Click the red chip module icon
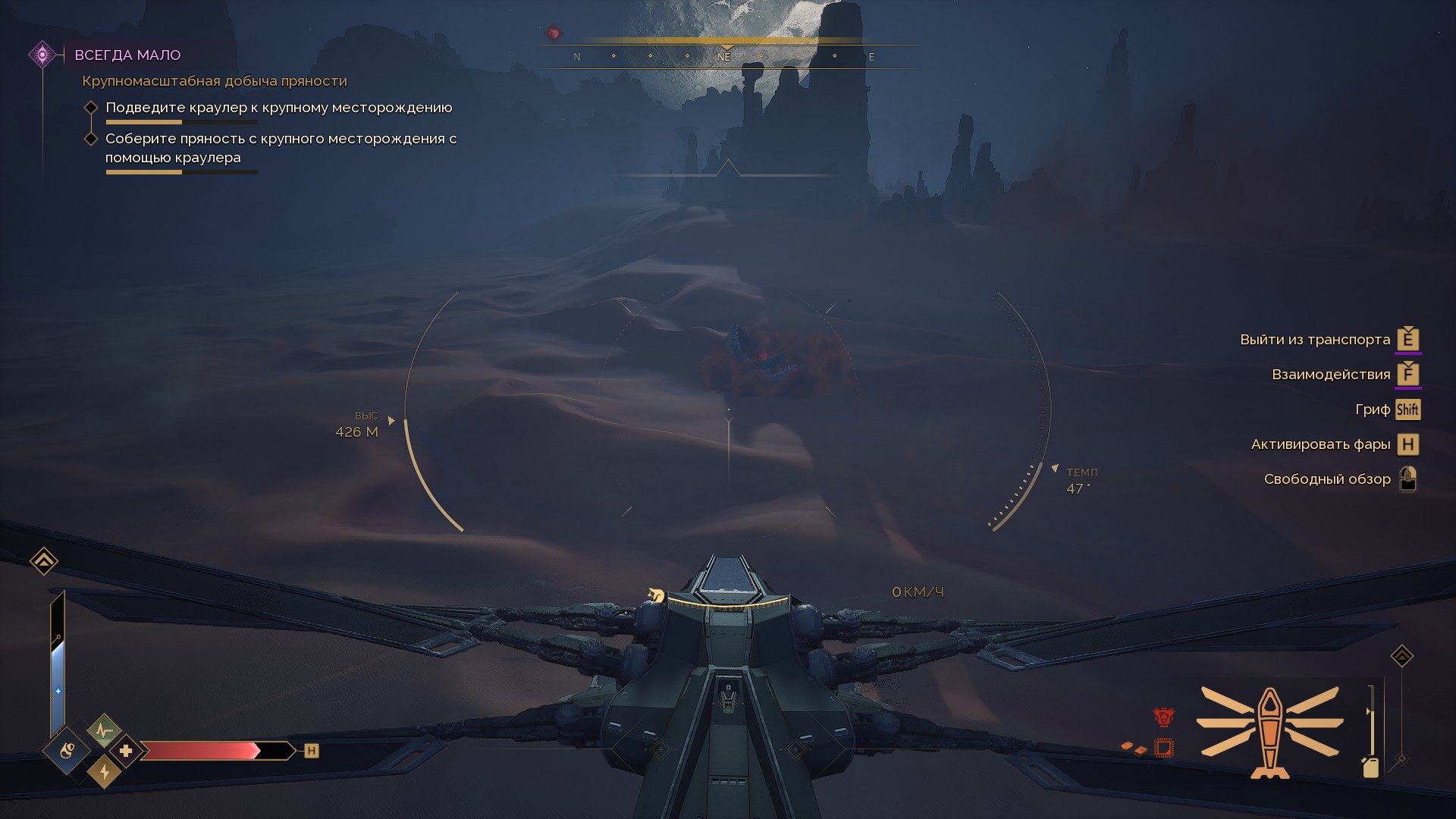Viewport: 1456px width, 819px height. click(1163, 748)
